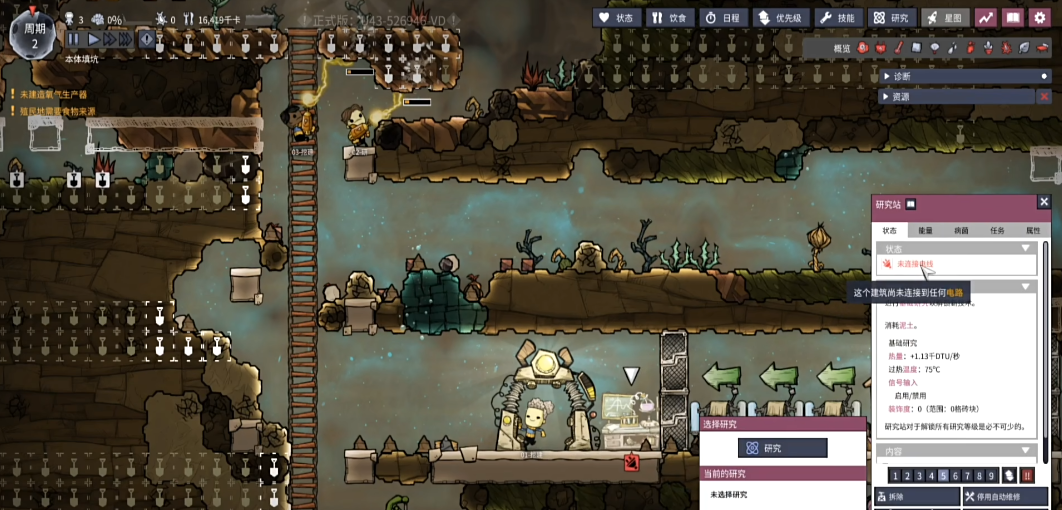Set building priority to 9

(992, 476)
